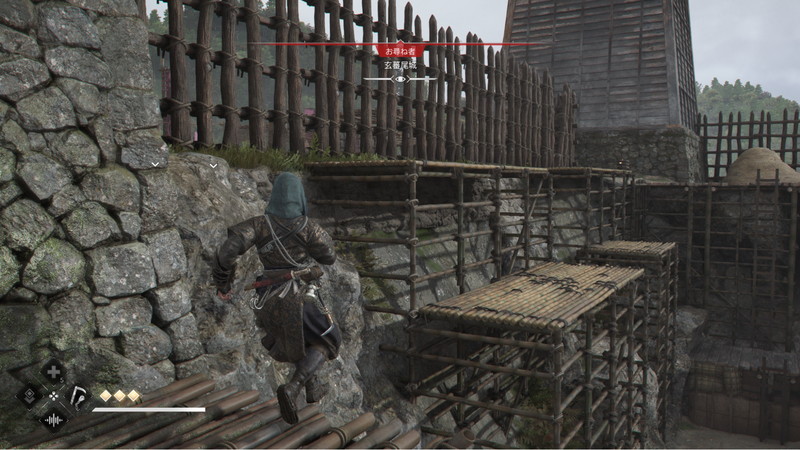The image size is (800, 450).
Task: Click the red wanted status banner
Action: [x=400, y=49]
